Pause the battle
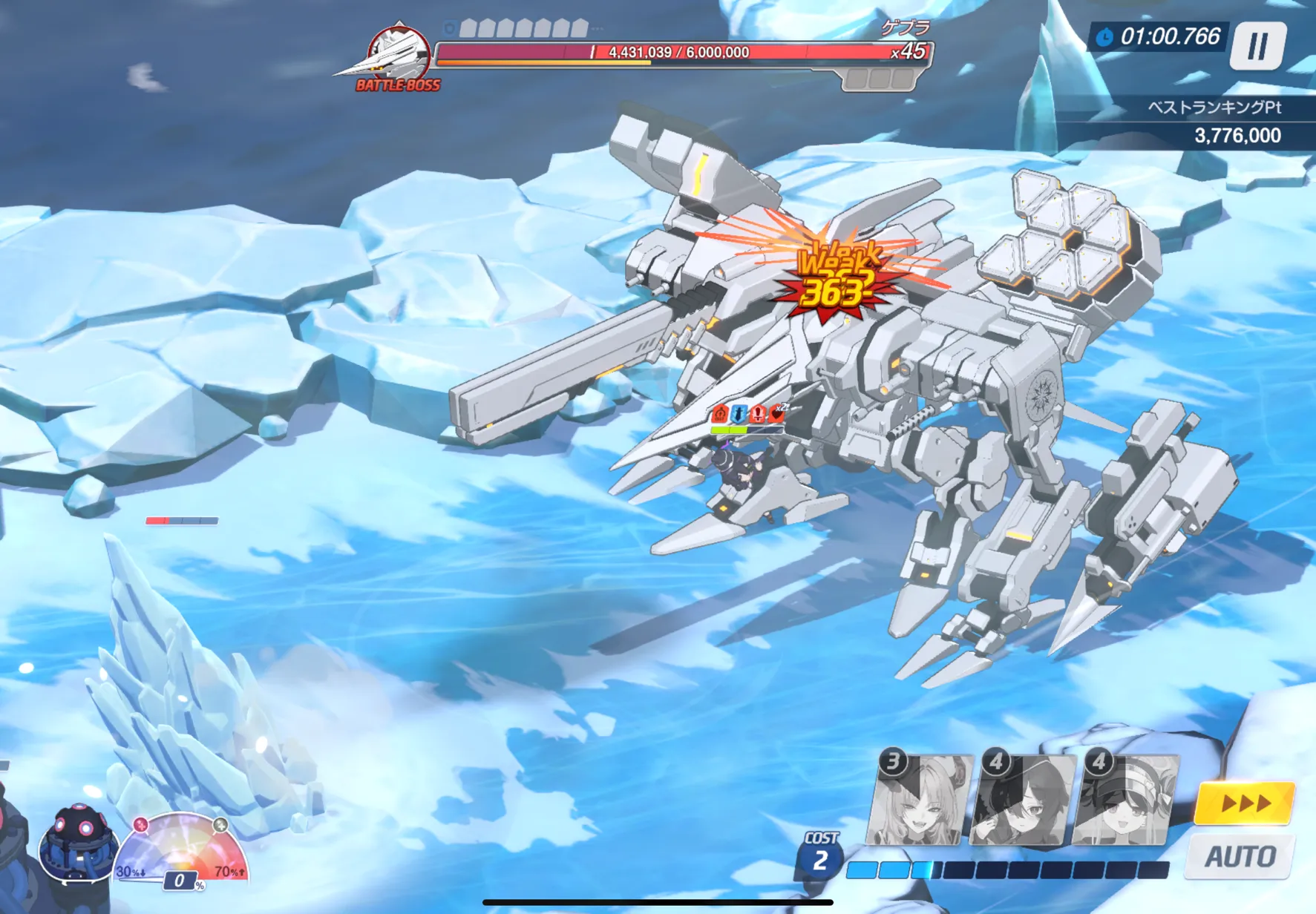The image size is (1316, 914). click(1257, 46)
